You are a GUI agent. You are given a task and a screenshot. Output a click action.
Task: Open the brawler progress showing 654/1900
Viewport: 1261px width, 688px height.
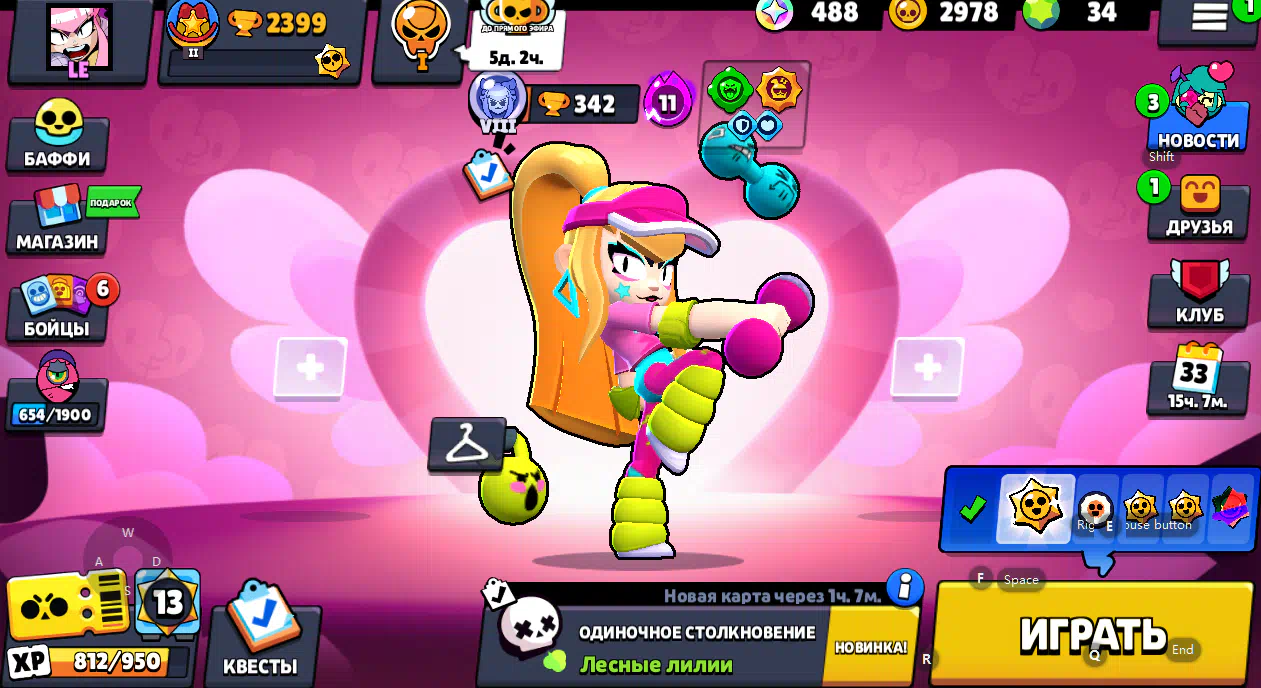pos(57,394)
